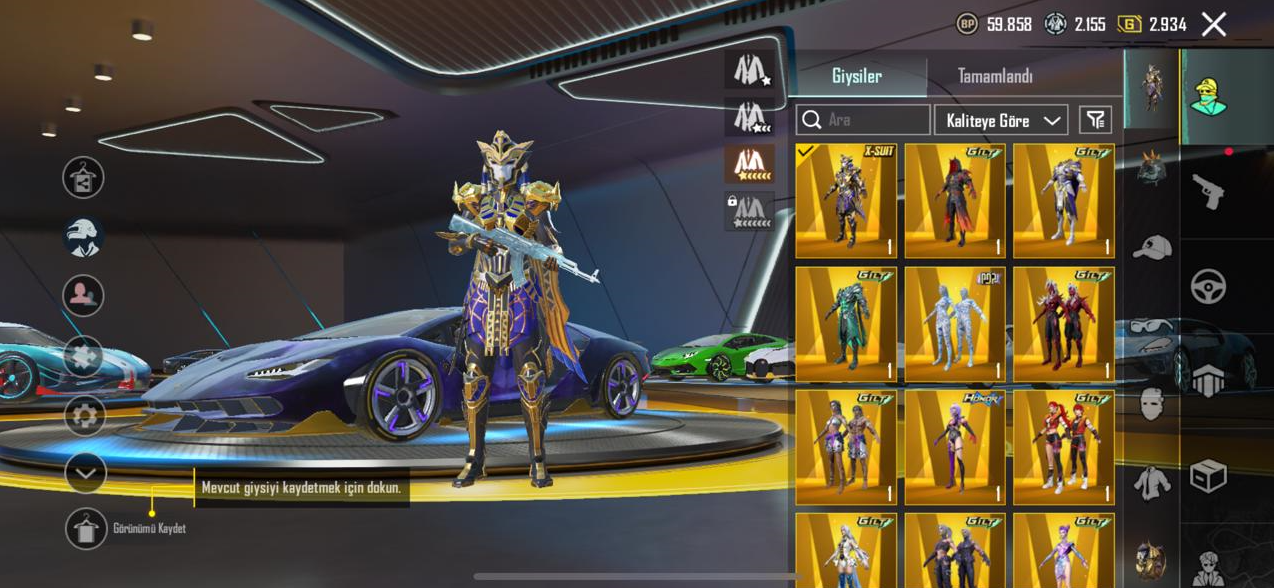
Task: Close the wardrobe with the X button
Action: click(x=1213, y=25)
